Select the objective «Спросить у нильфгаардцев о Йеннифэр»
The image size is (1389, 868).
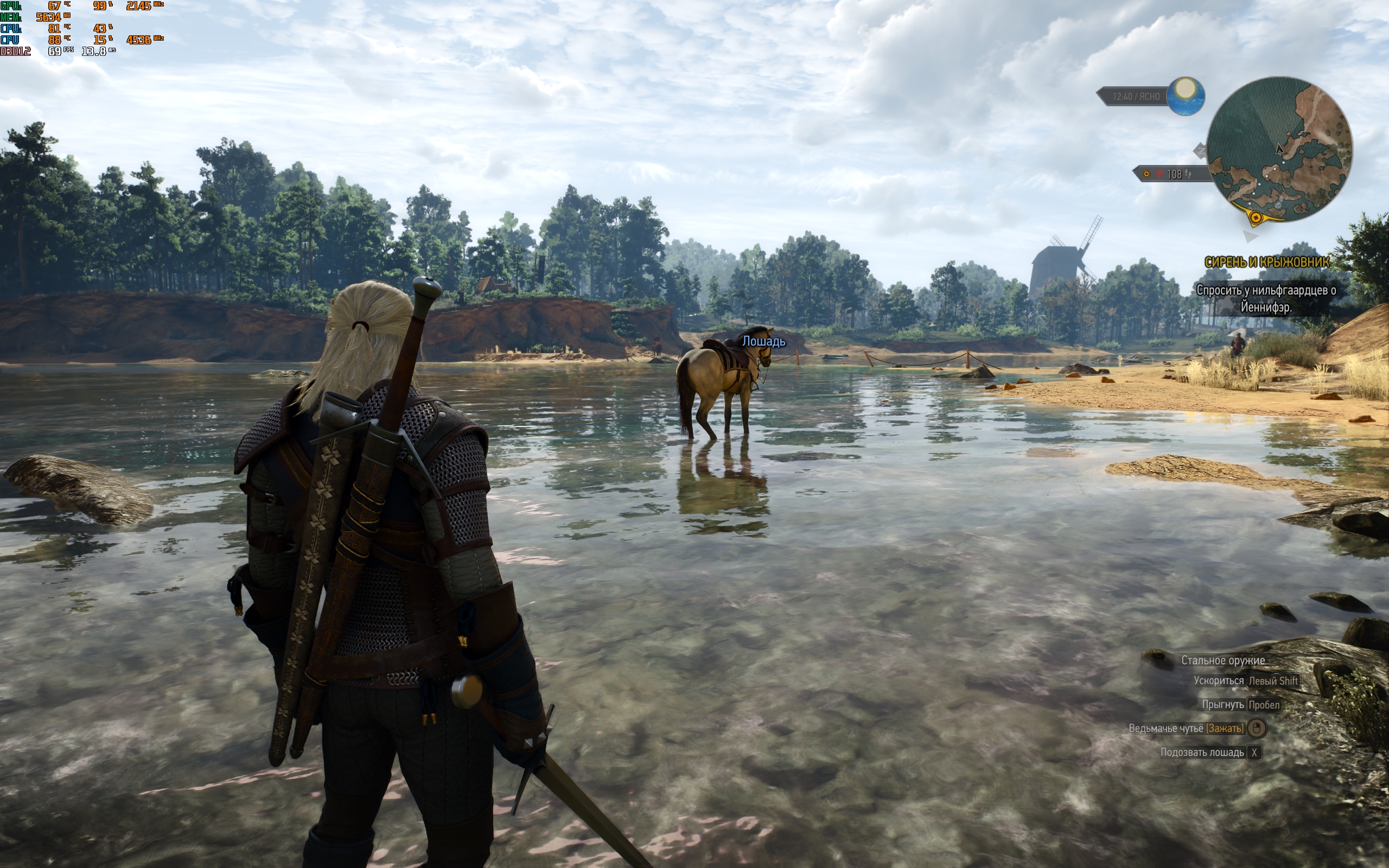pyautogui.click(x=1266, y=298)
